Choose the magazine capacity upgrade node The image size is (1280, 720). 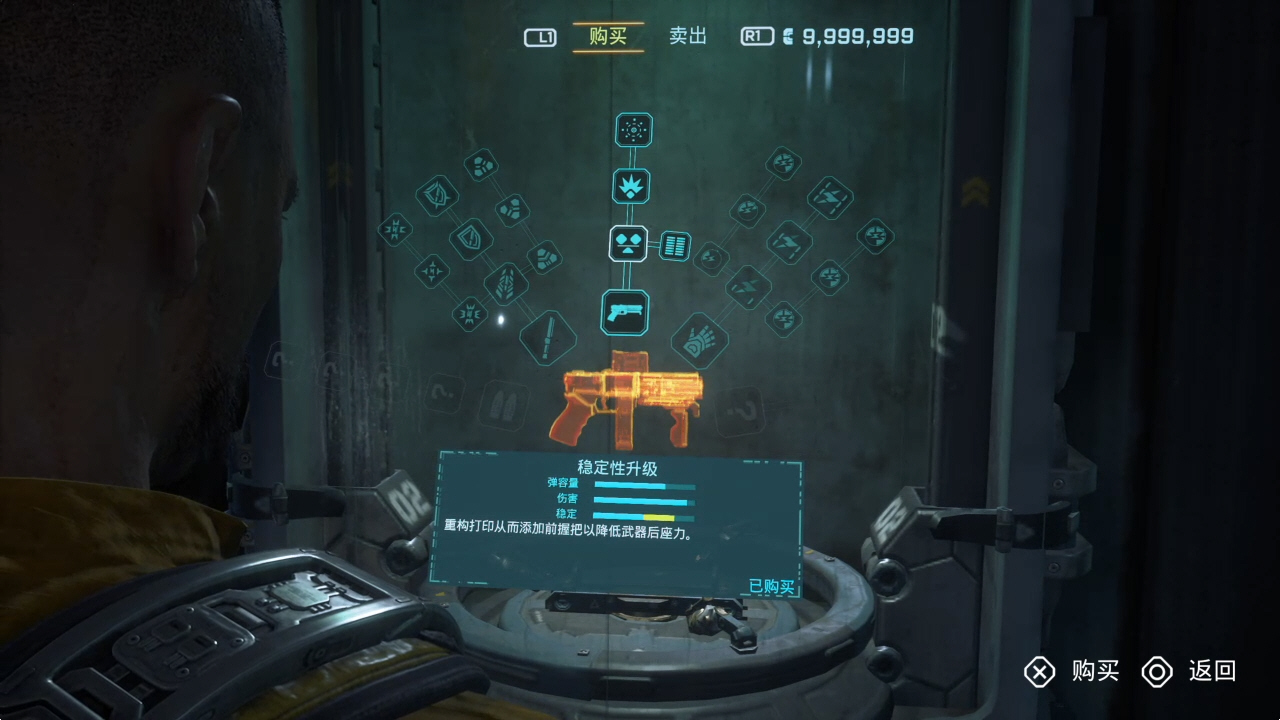(x=675, y=245)
